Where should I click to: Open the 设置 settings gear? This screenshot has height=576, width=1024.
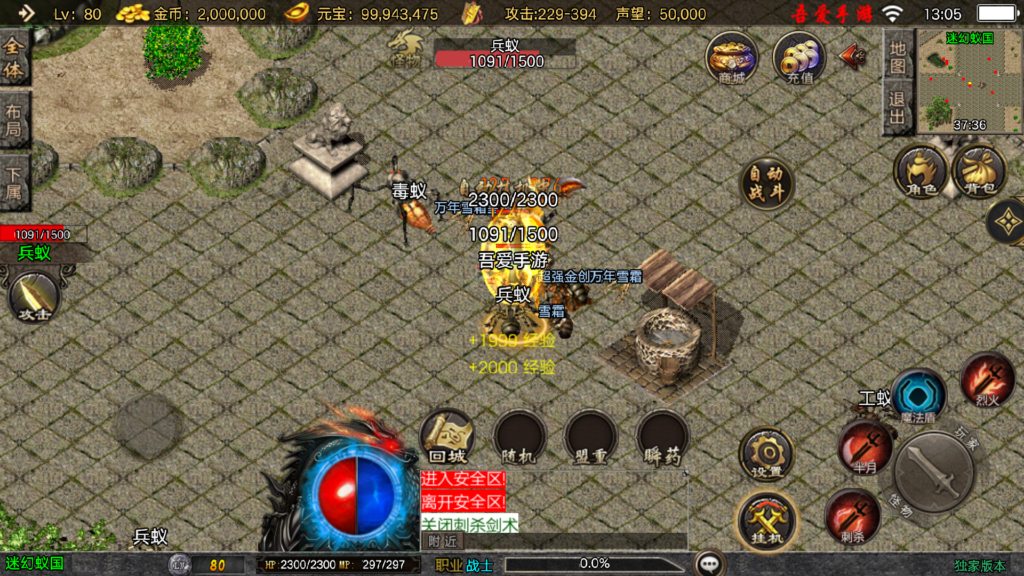click(x=767, y=455)
